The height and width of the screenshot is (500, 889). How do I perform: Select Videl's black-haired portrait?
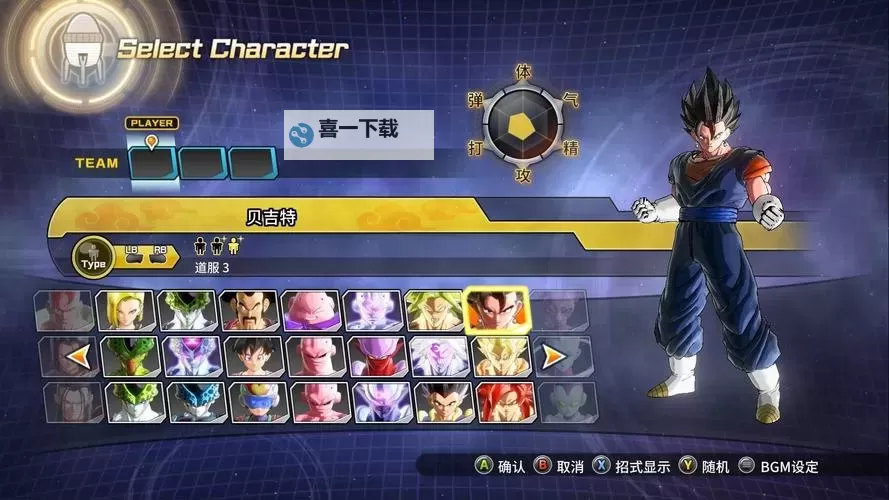tap(249, 356)
